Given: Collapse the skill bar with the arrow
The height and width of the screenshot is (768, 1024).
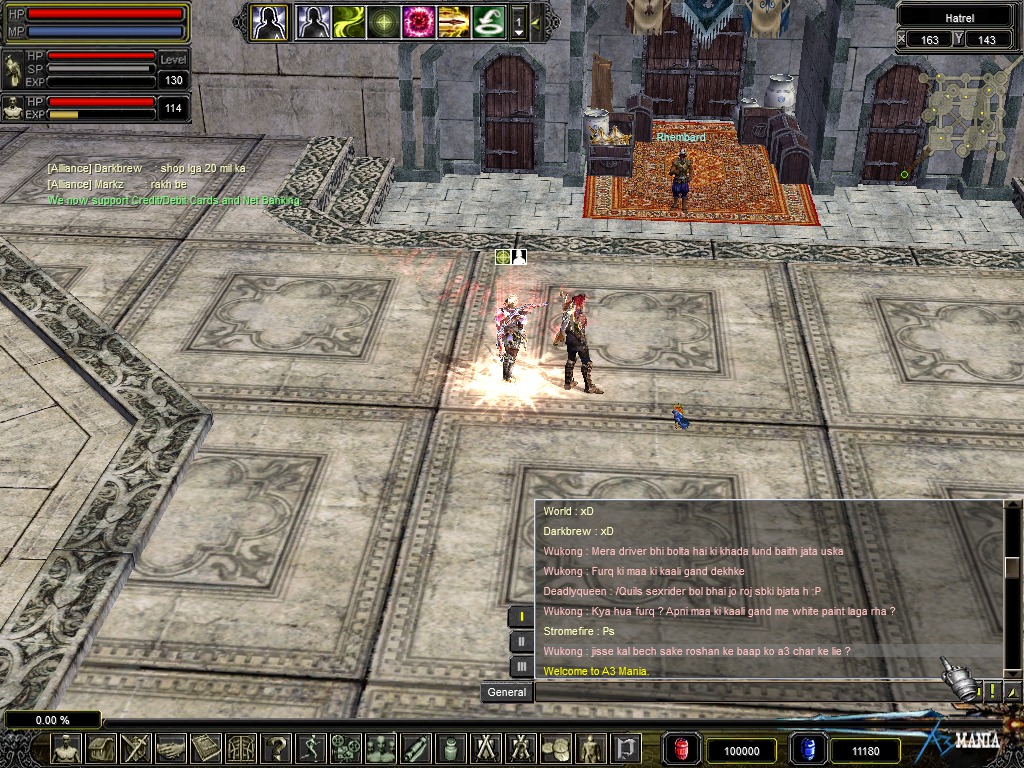Looking at the screenshot, I should (537, 22).
